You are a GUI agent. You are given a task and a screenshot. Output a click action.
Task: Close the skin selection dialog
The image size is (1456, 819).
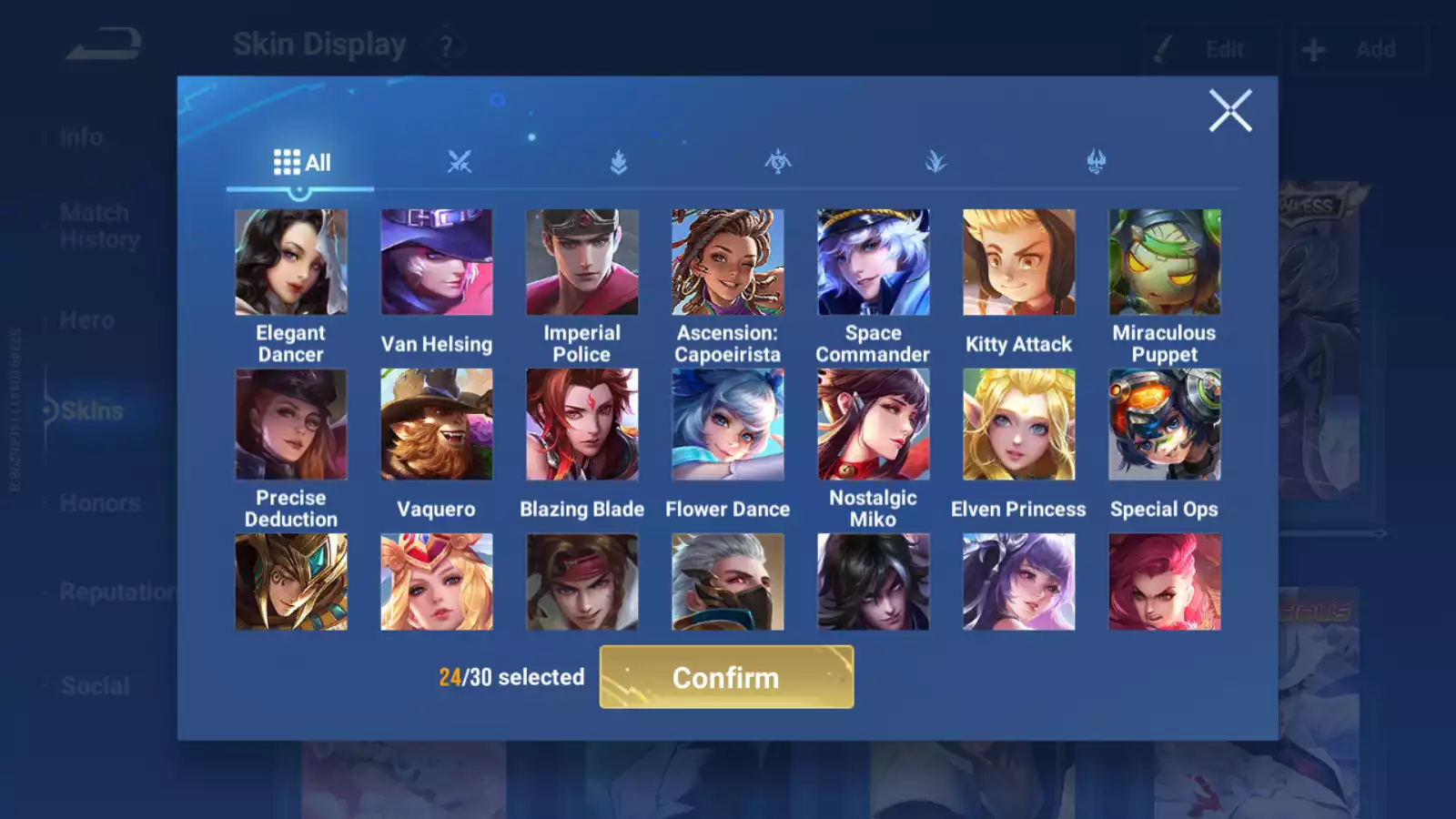click(x=1229, y=111)
